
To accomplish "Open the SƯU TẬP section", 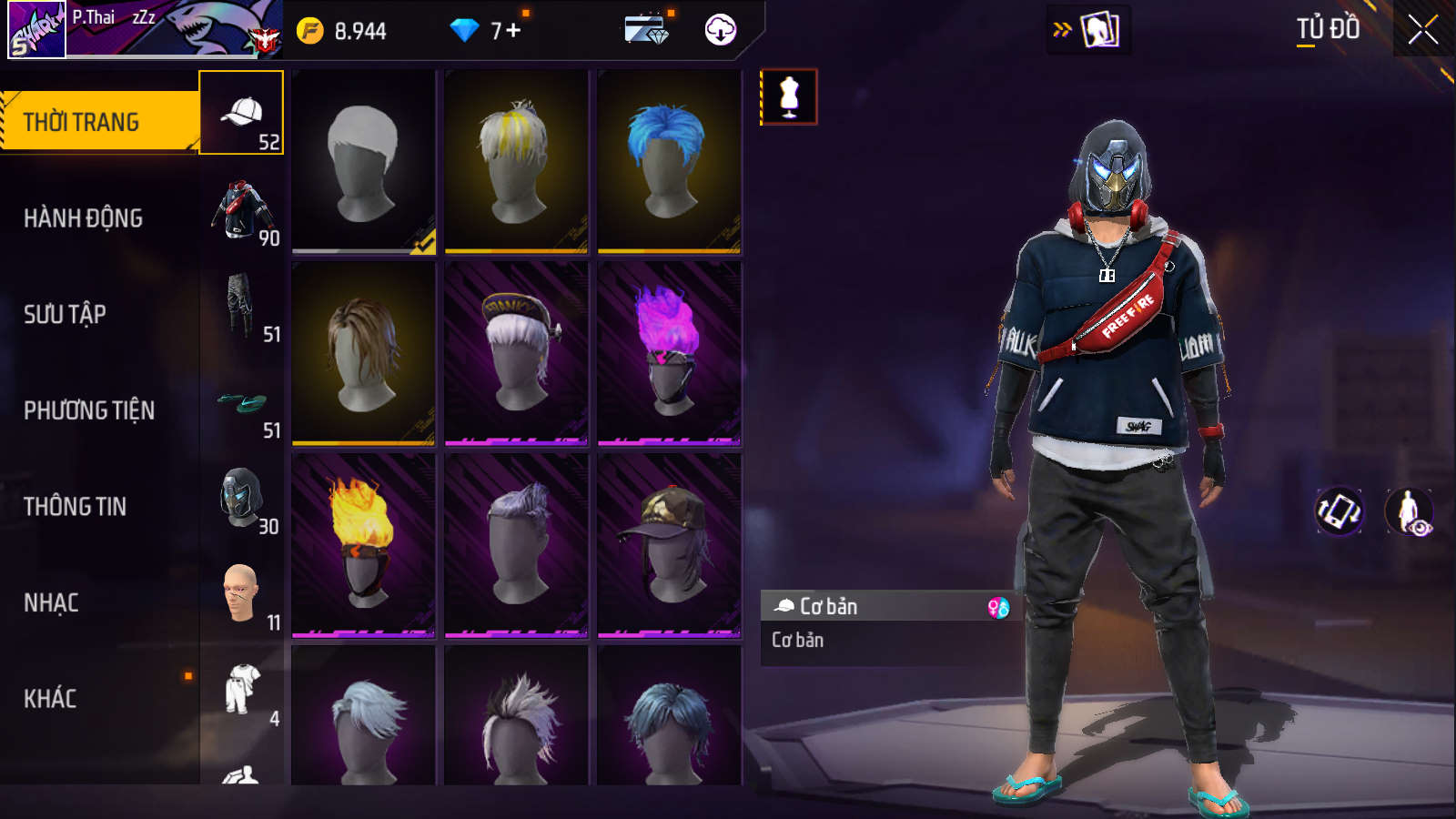I will (x=66, y=315).
